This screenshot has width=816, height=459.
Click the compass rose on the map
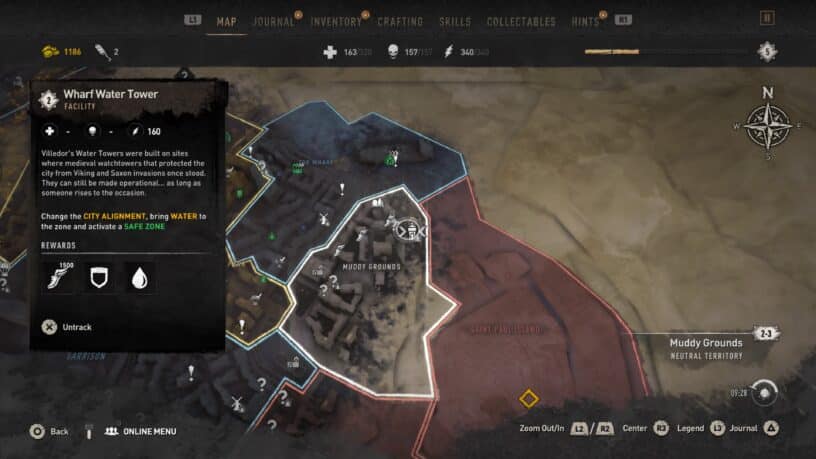click(768, 125)
